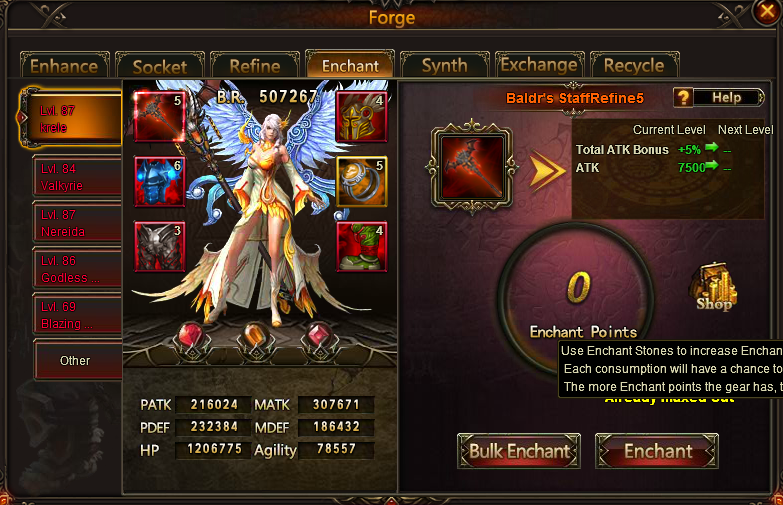Switch to the Enhance tab
The width and height of the screenshot is (783, 505).
pyautogui.click(x=63, y=66)
